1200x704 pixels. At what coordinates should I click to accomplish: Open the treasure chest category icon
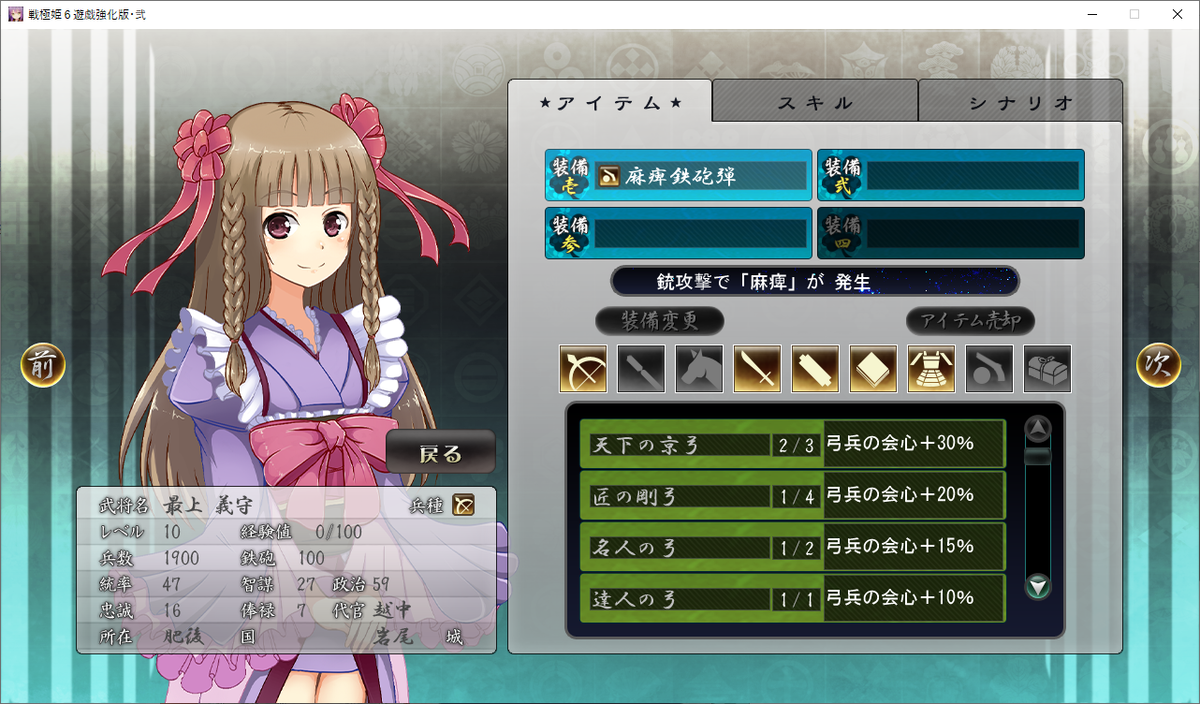pyautogui.click(x=1047, y=369)
